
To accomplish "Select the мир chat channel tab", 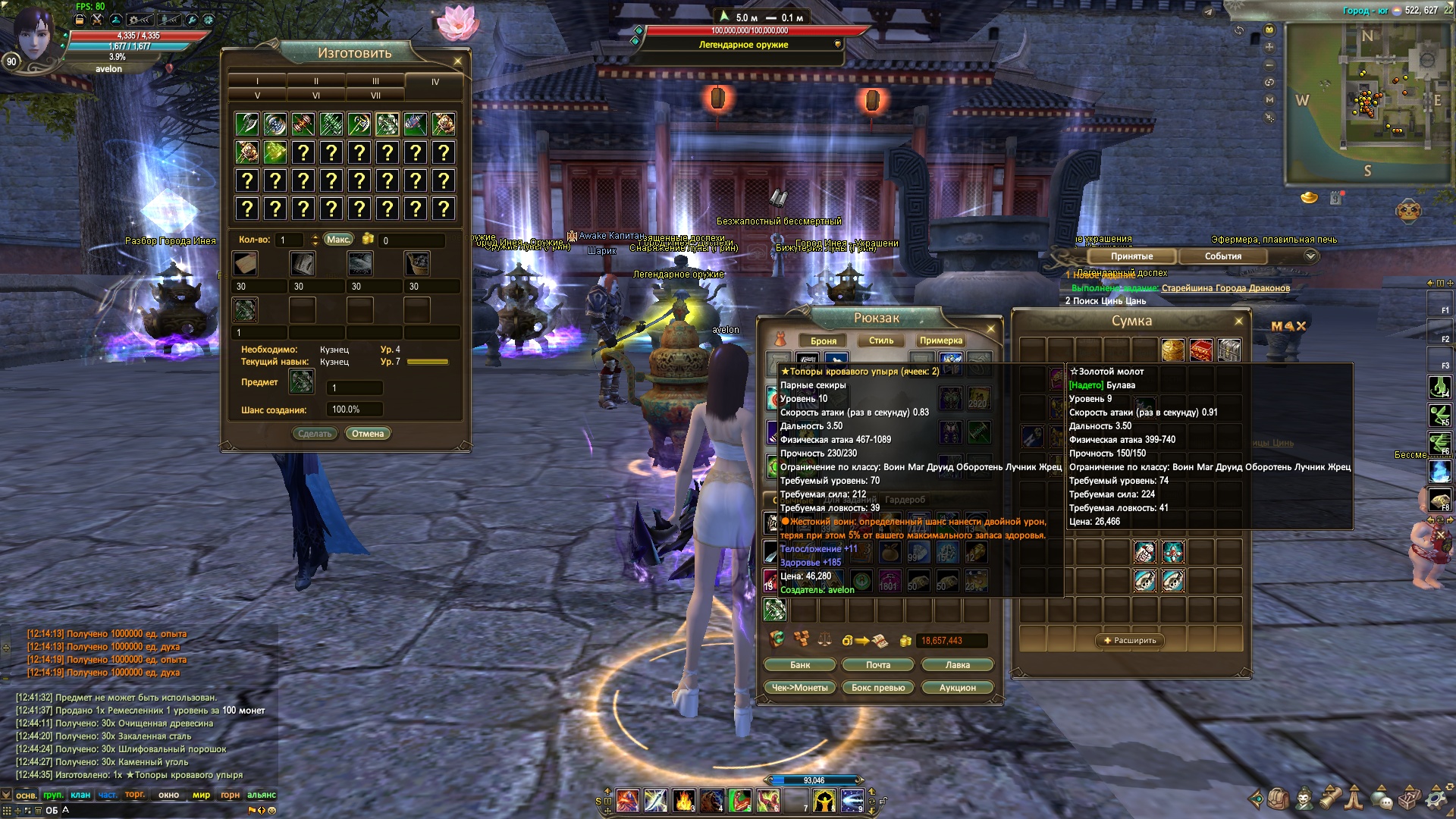I will (x=201, y=795).
